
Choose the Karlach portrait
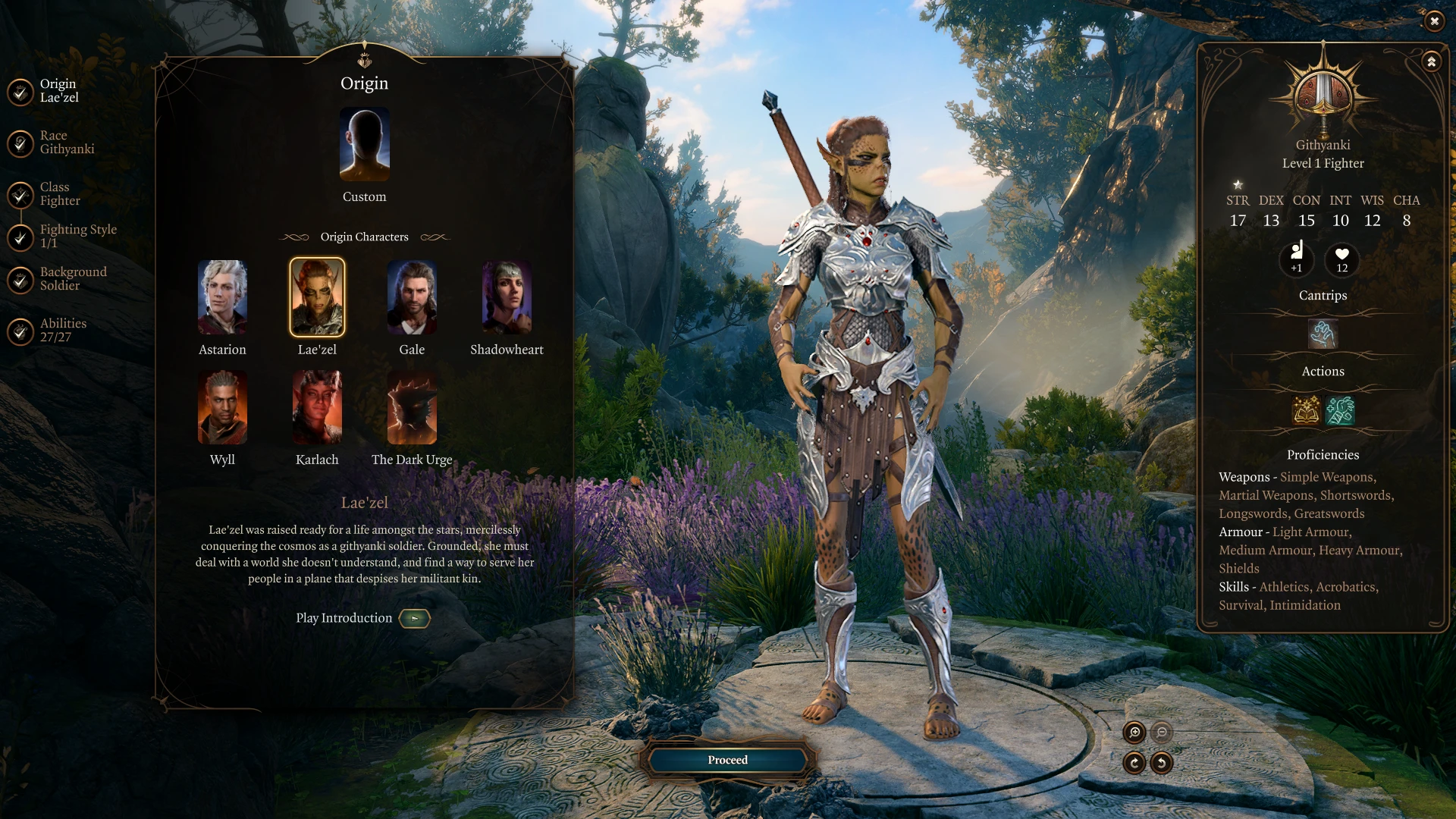click(x=317, y=407)
